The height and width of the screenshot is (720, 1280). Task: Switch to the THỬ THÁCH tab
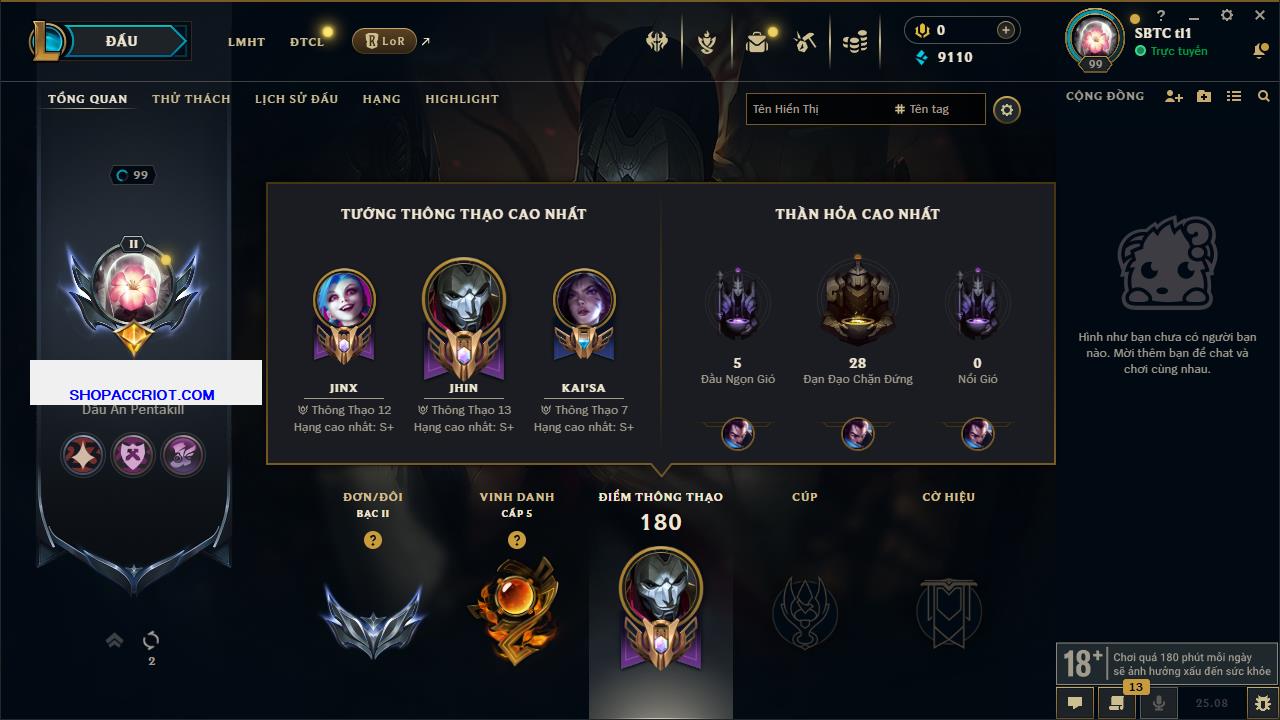click(191, 99)
